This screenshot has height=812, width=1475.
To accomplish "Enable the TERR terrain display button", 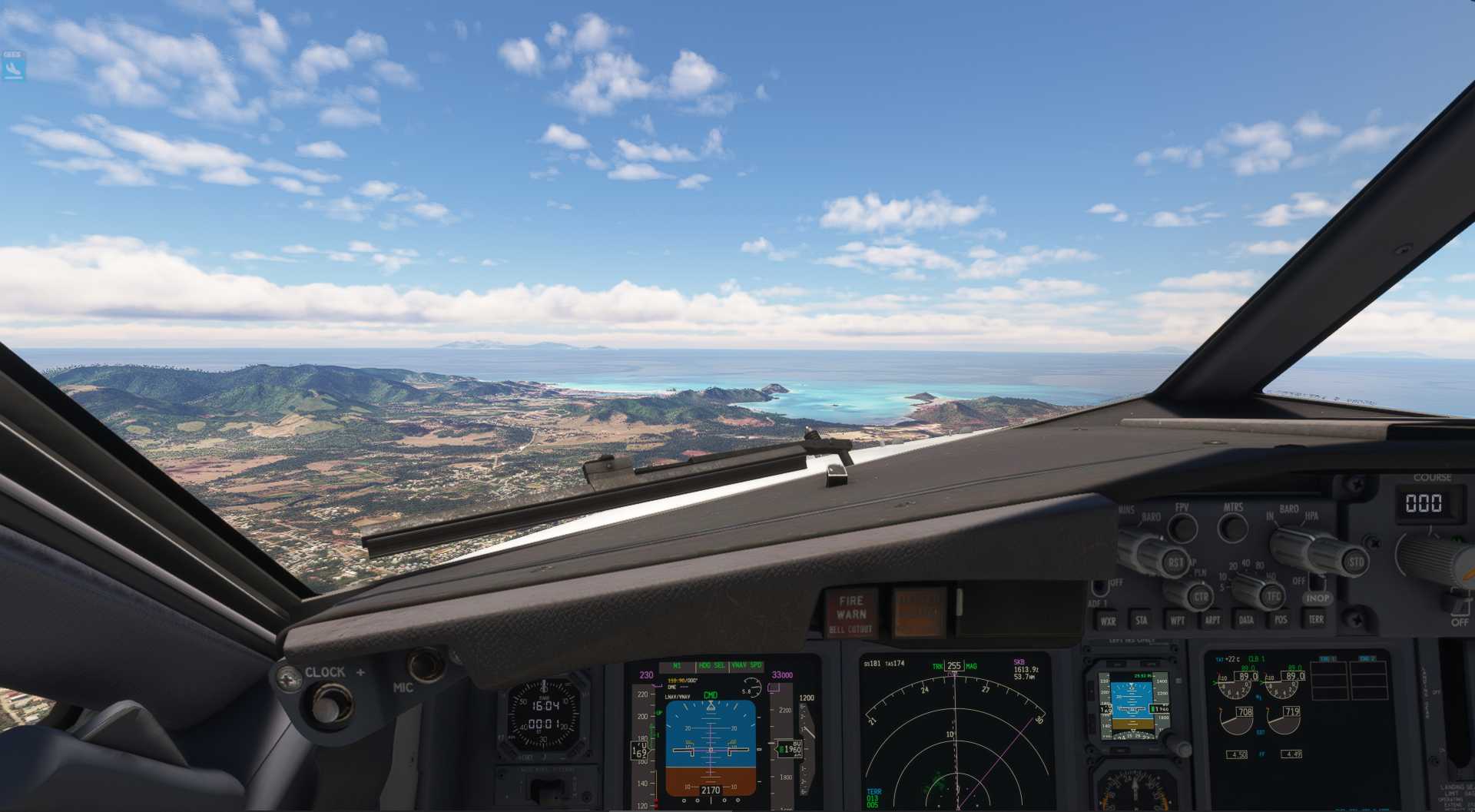I will [x=1315, y=619].
